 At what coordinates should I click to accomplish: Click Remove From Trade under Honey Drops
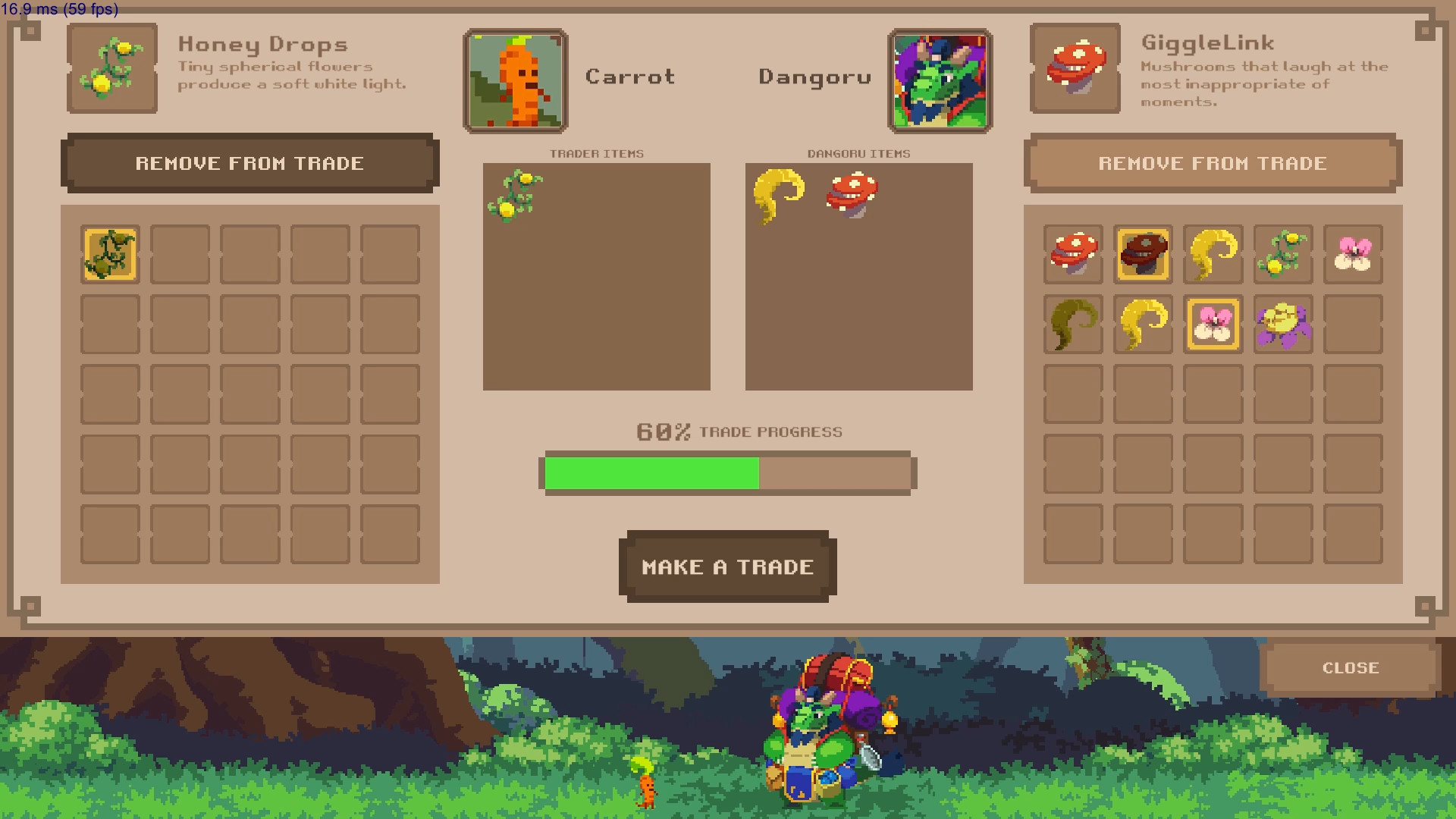[250, 163]
